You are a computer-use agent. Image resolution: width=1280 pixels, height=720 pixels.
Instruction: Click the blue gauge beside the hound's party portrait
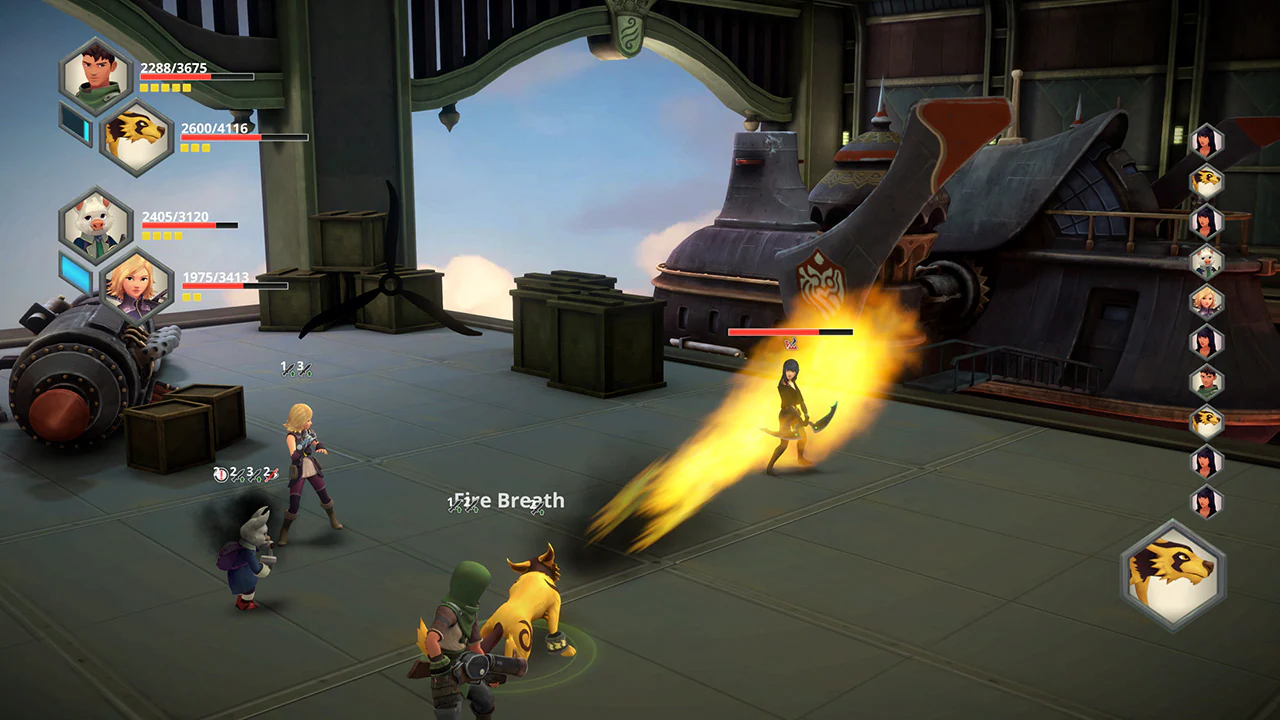tap(76, 125)
